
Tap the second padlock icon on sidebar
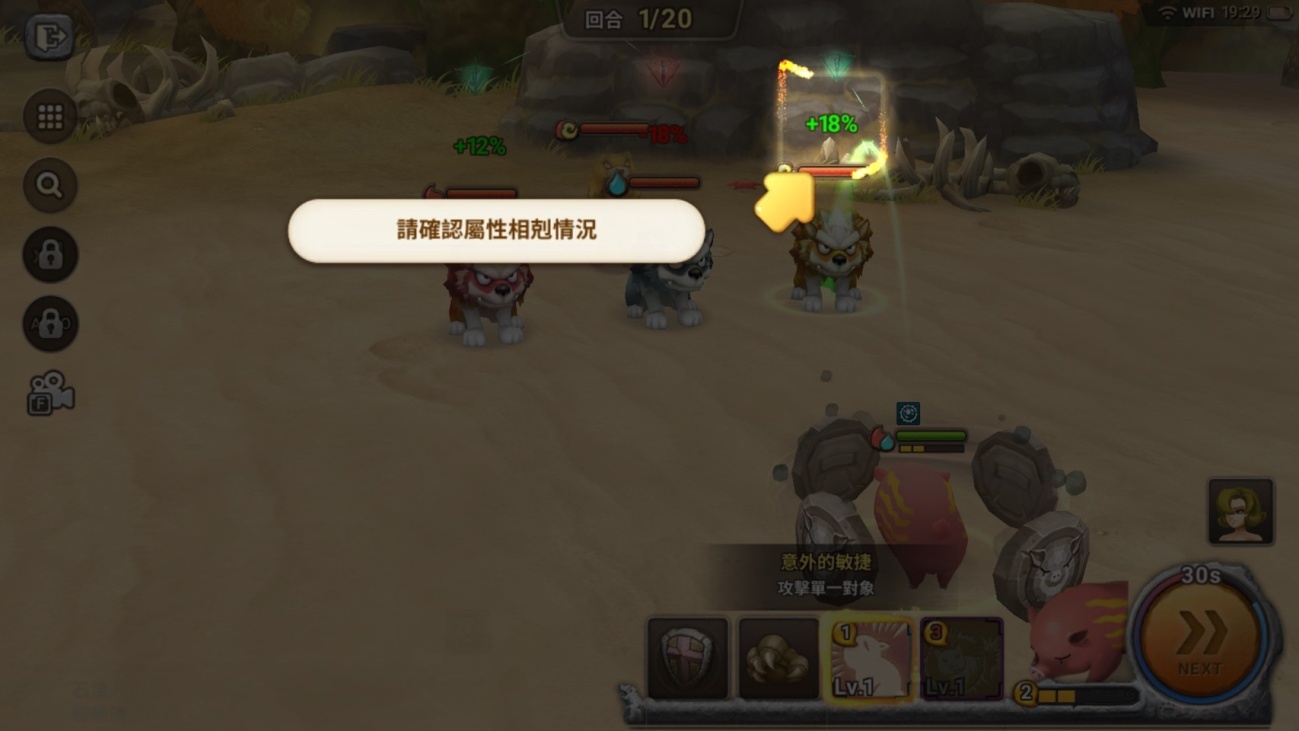tap(49, 323)
